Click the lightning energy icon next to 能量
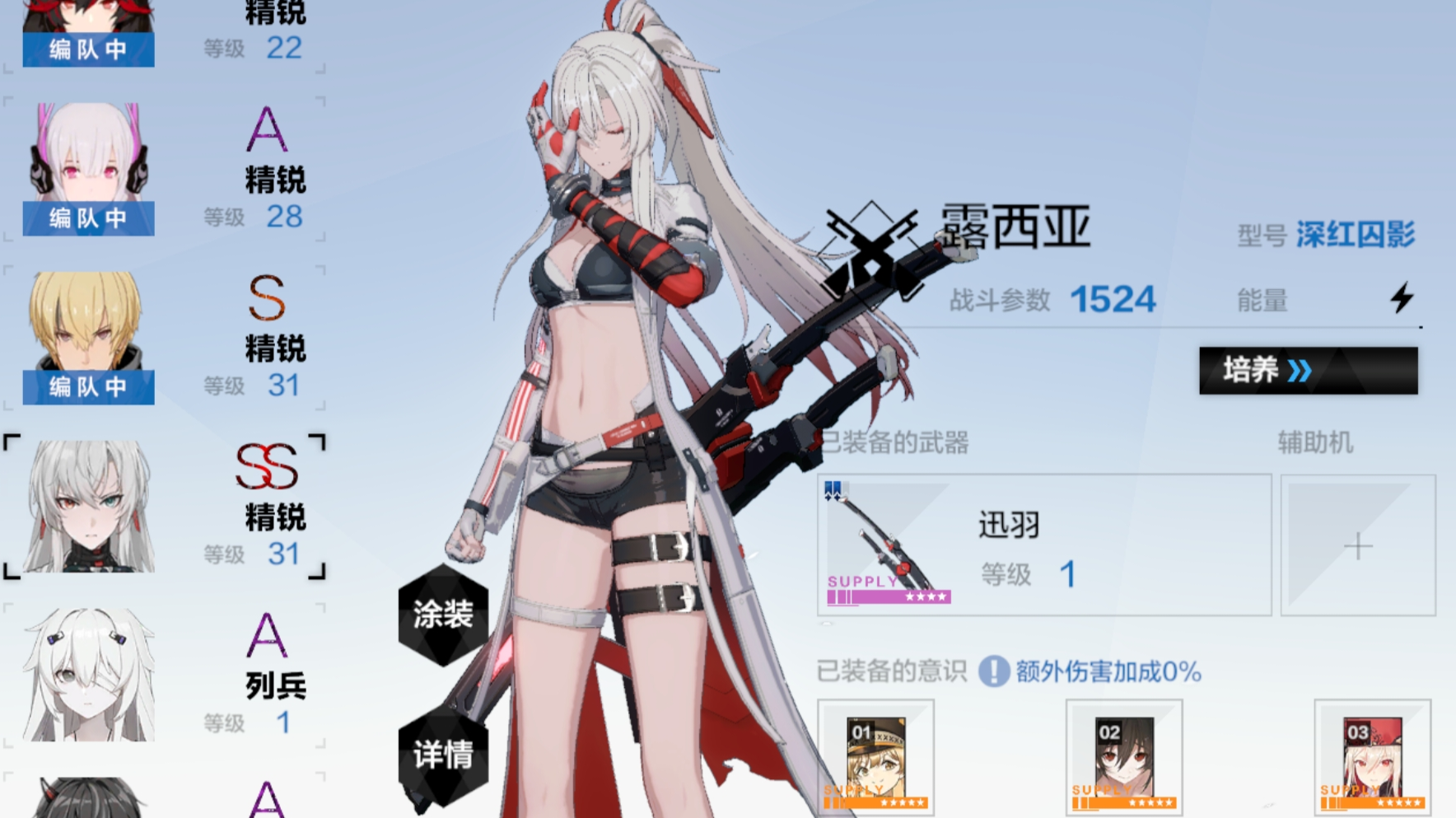This screenshot has width=1456, height=818. pos(1402,300)
